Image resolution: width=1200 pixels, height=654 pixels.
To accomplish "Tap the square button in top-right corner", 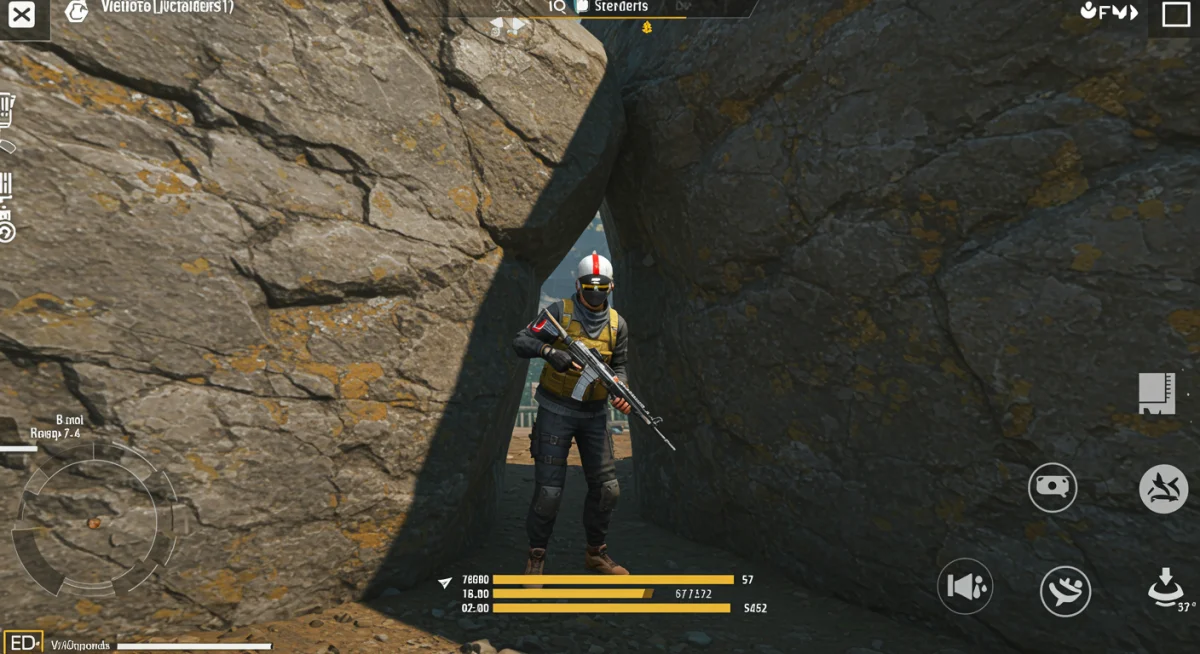I will coord(1175,14).
